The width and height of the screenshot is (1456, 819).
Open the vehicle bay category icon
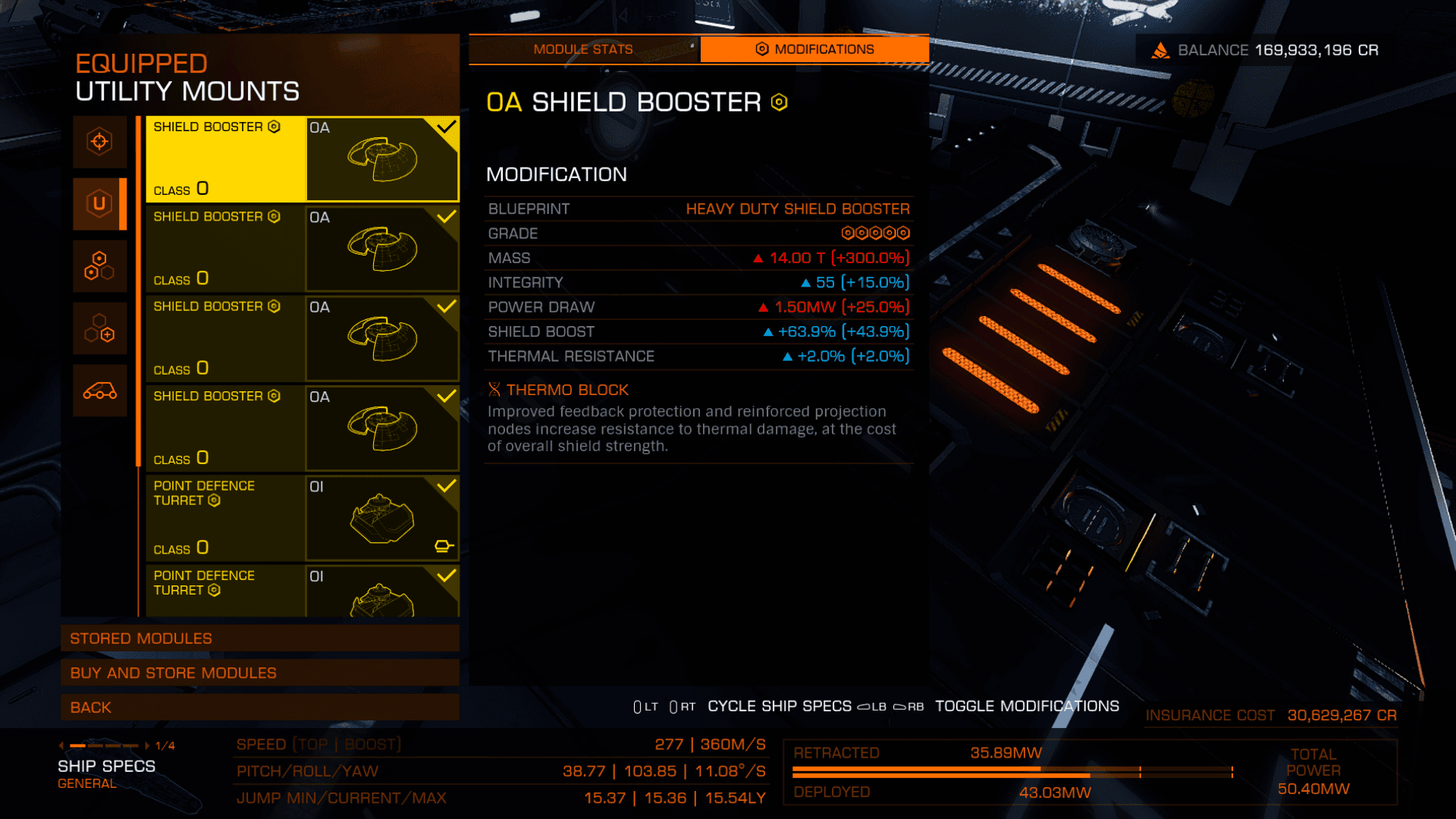pos(99,391)
